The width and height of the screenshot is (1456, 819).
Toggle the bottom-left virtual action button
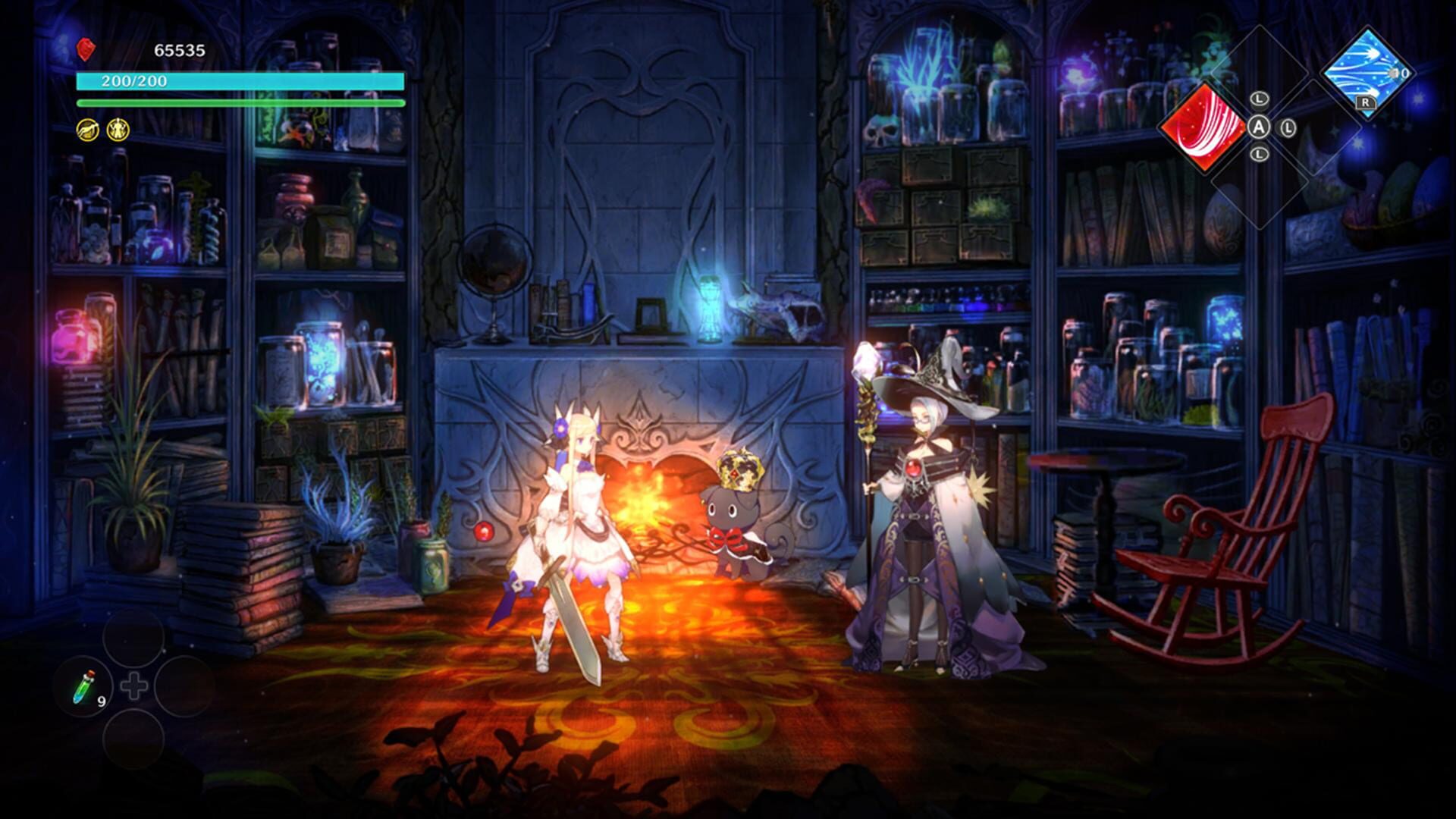(x=133, y=739)
